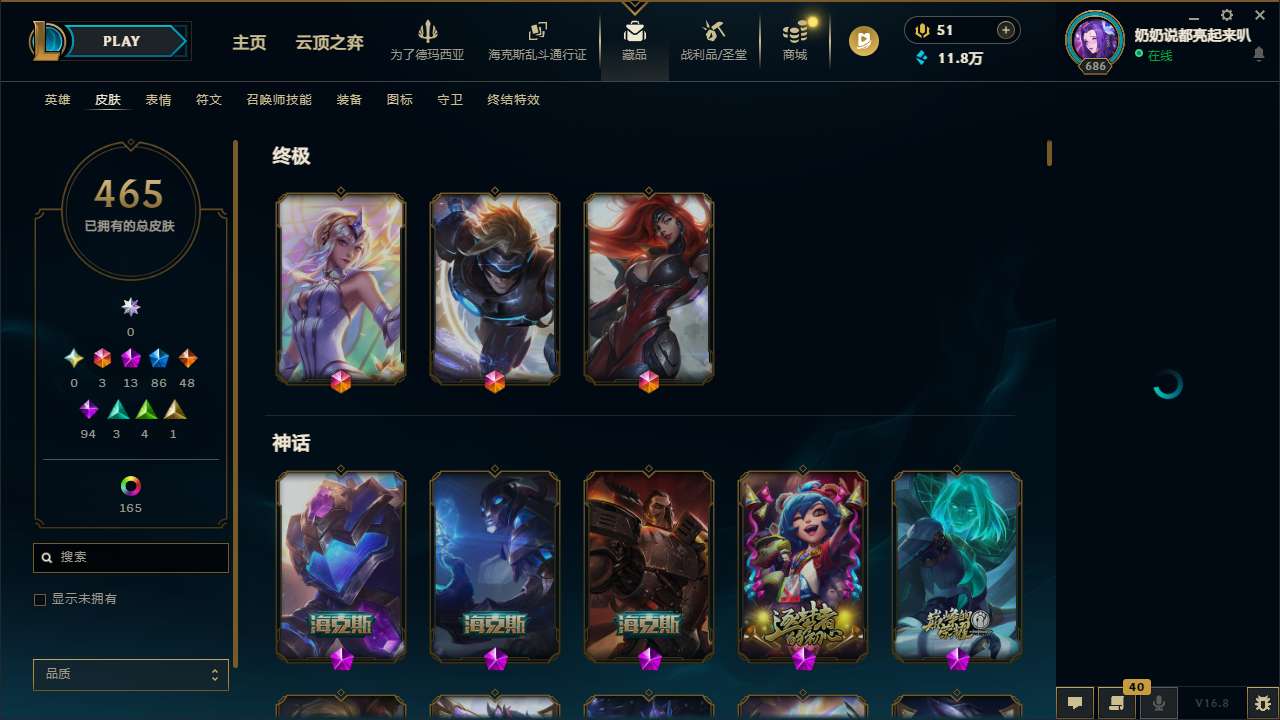Switch to the 英雄 tab
This screenshot has width=1280, height=720.
click(57, 100)
